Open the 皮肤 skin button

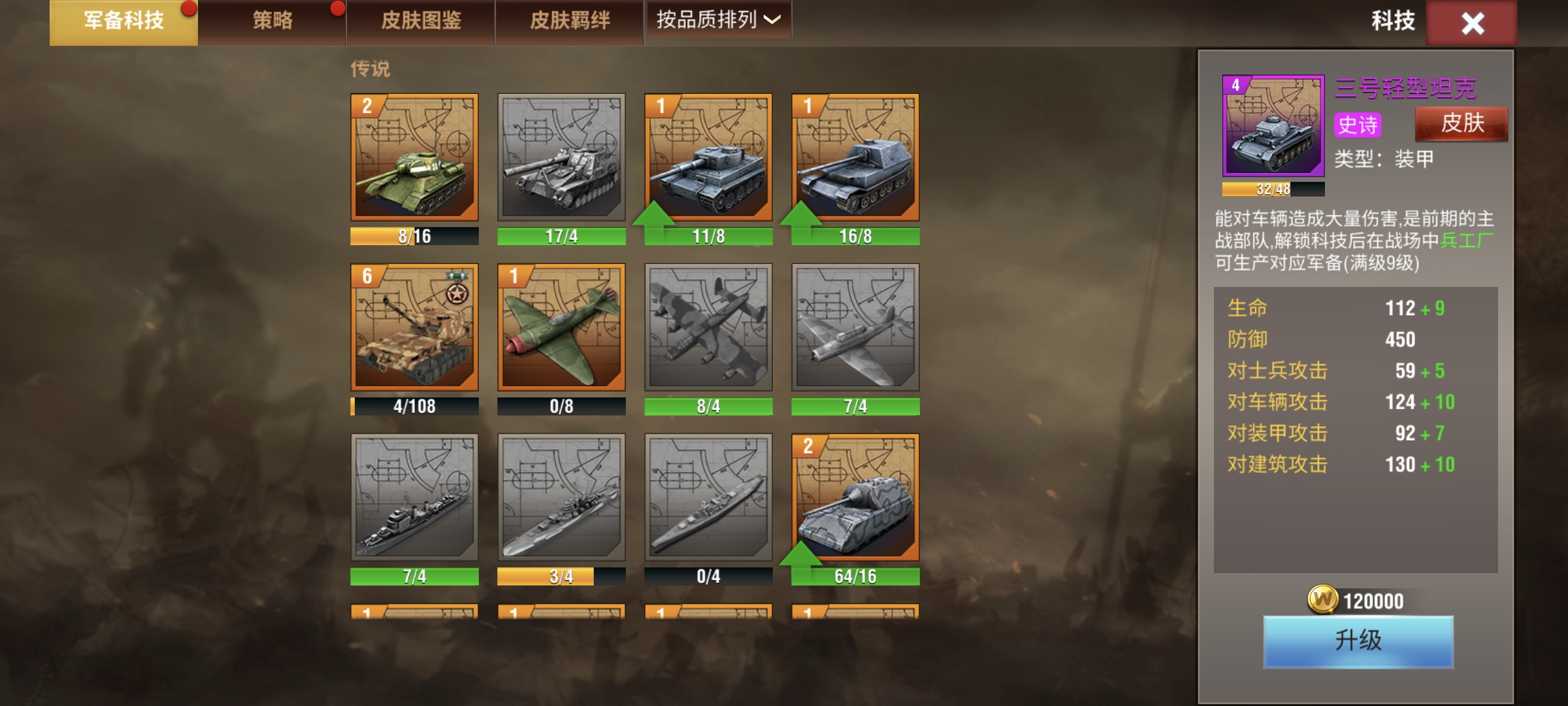click(1462, 124)
